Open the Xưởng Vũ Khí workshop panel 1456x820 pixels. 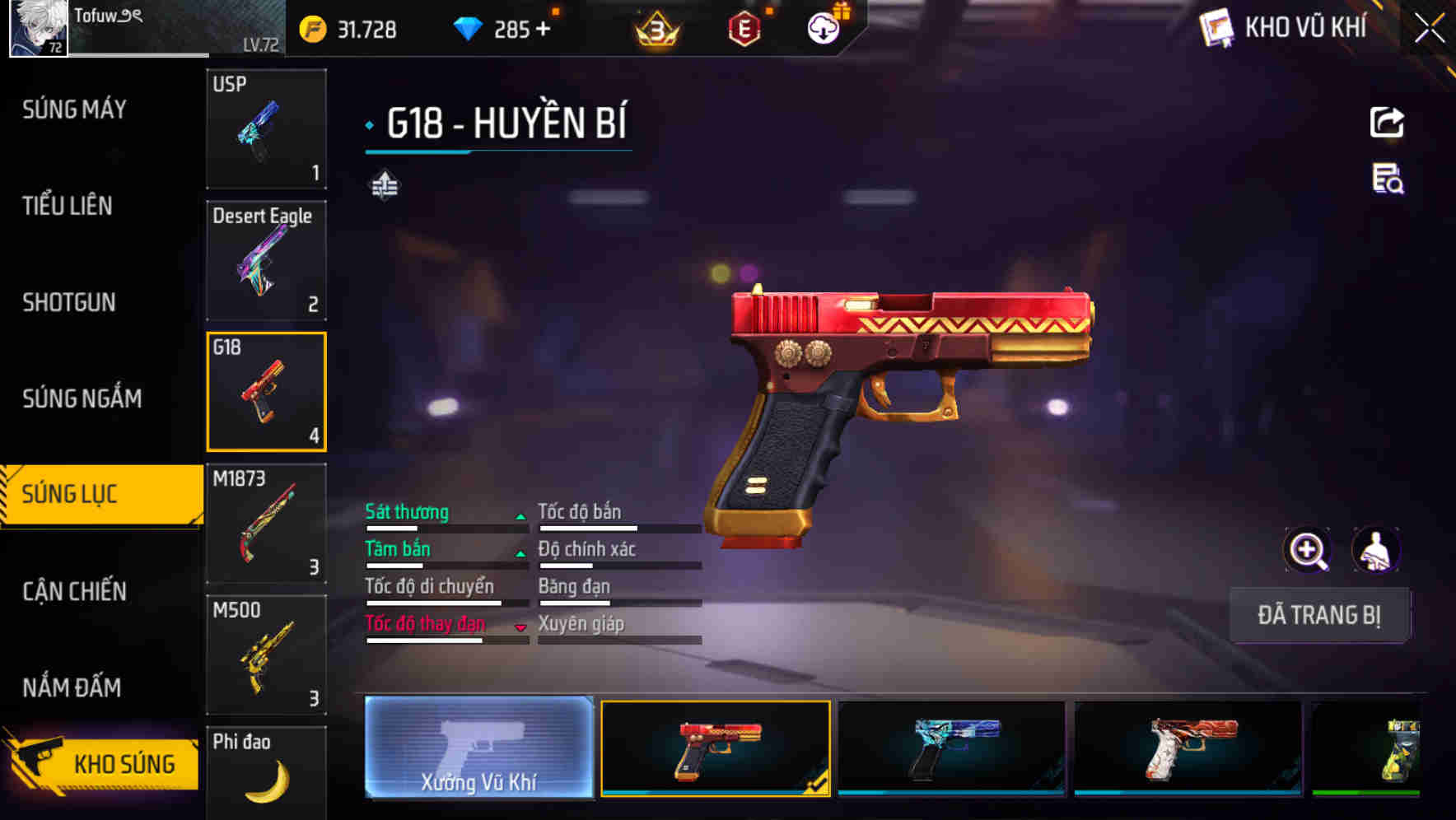[478, 750]
